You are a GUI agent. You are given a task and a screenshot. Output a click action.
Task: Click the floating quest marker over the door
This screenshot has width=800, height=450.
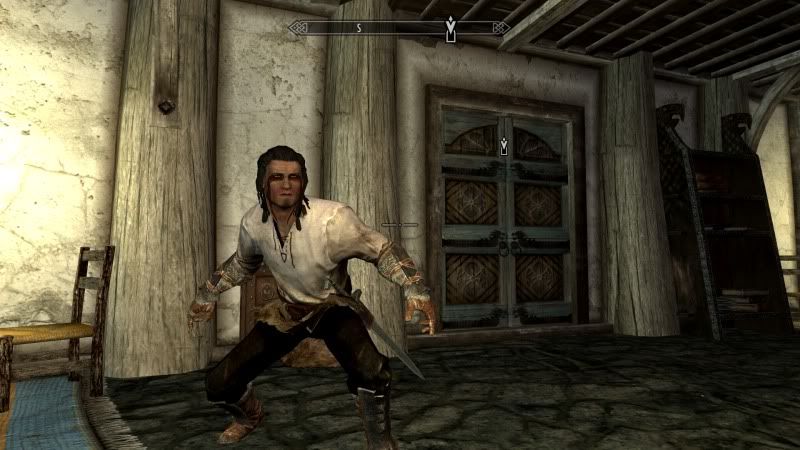pos(506,146)
